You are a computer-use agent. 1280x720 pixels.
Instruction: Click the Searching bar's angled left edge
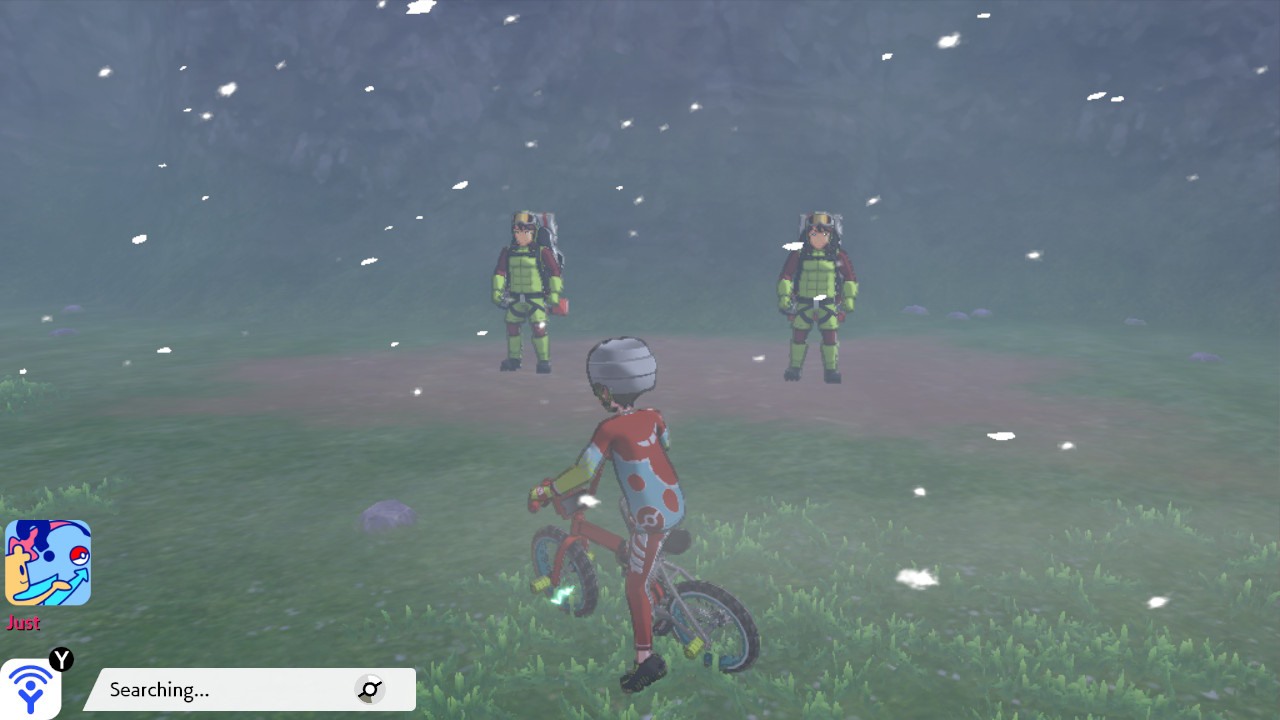point(95,689)
